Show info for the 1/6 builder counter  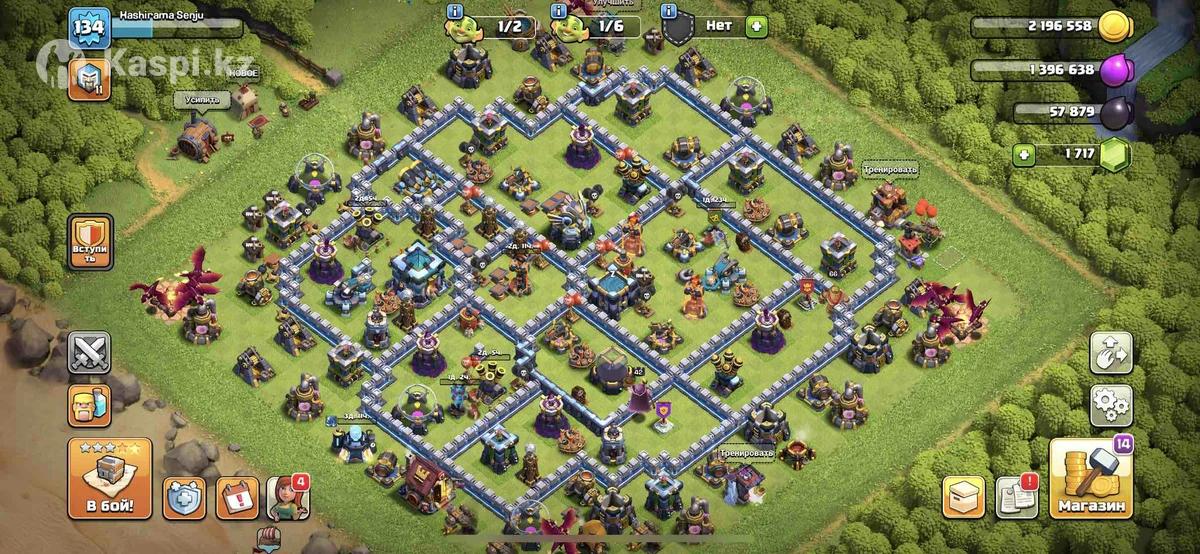click(x=558, y=11)
